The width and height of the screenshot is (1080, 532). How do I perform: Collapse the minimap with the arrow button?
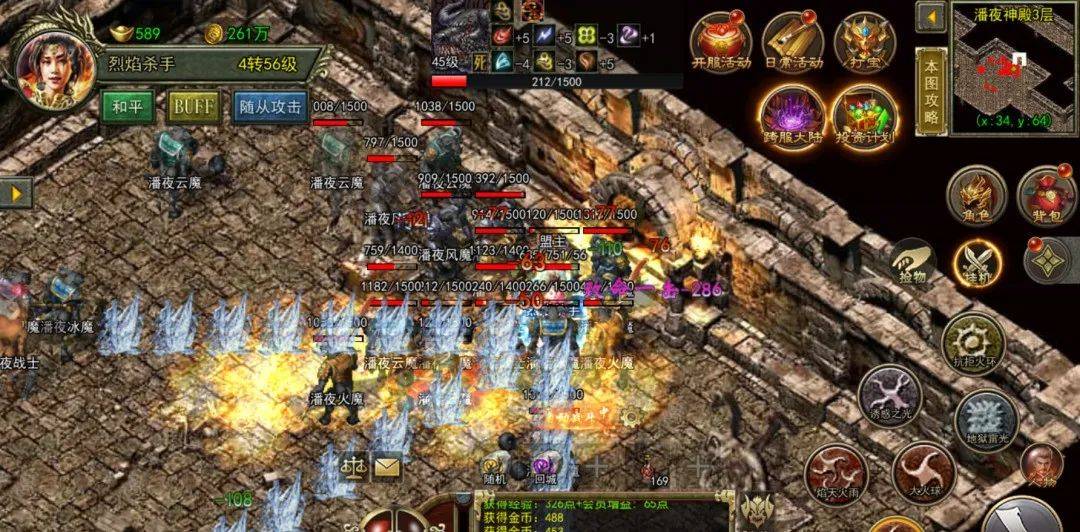pos(932,16)
